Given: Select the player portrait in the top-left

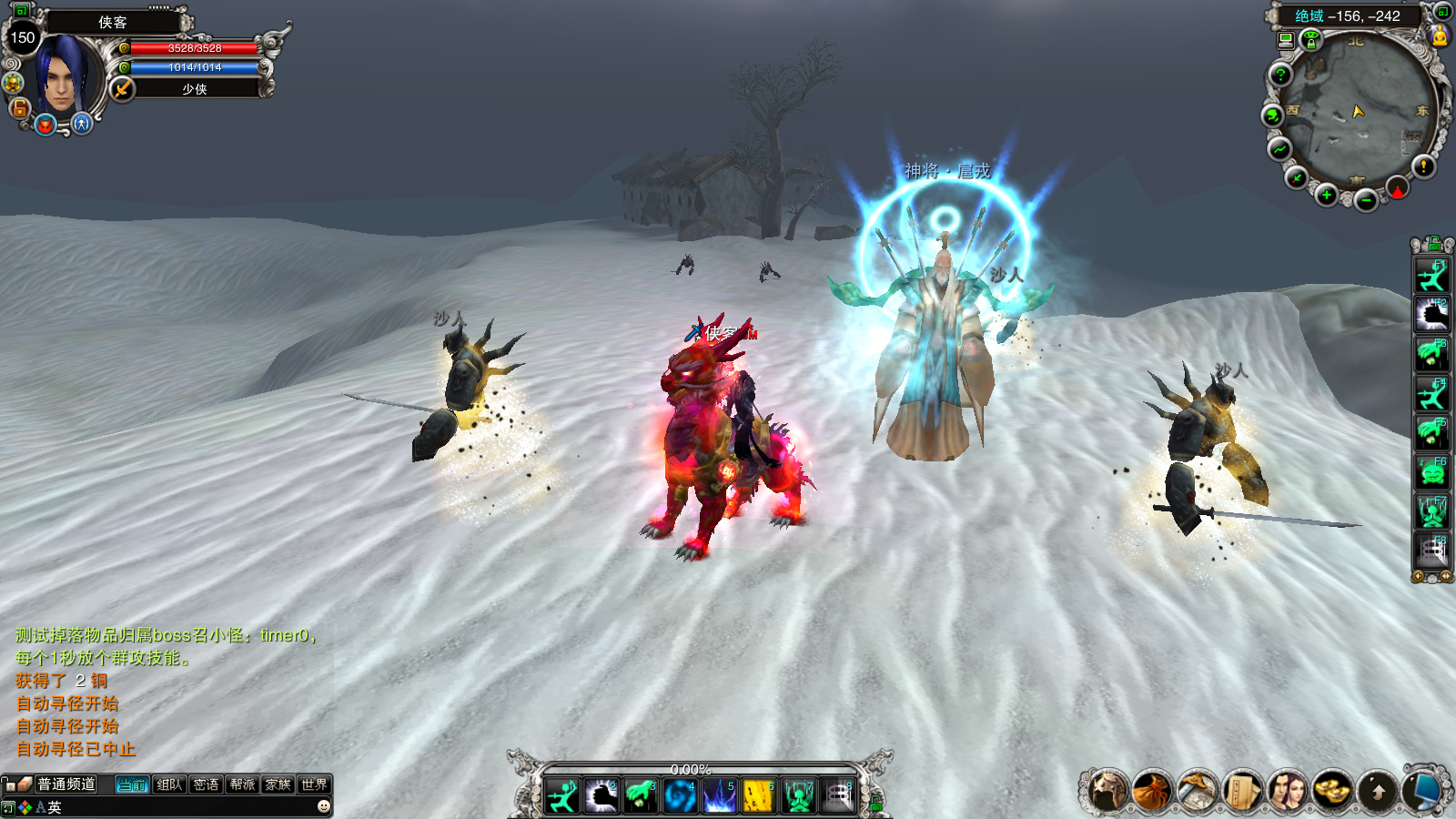Looking at the screenshot, I should coord(62,75).
